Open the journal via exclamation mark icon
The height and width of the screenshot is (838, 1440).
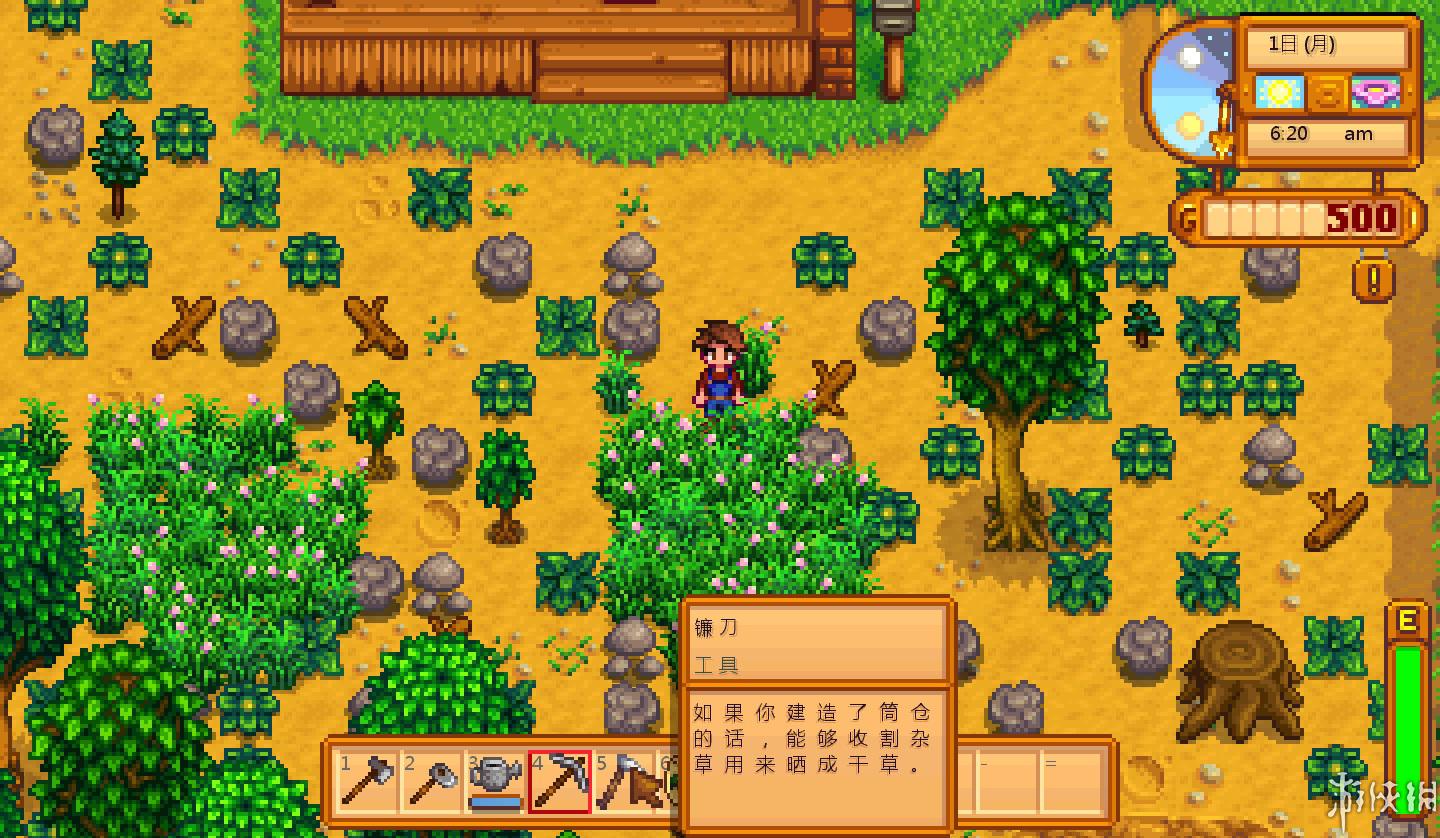tap(1374, 281)
